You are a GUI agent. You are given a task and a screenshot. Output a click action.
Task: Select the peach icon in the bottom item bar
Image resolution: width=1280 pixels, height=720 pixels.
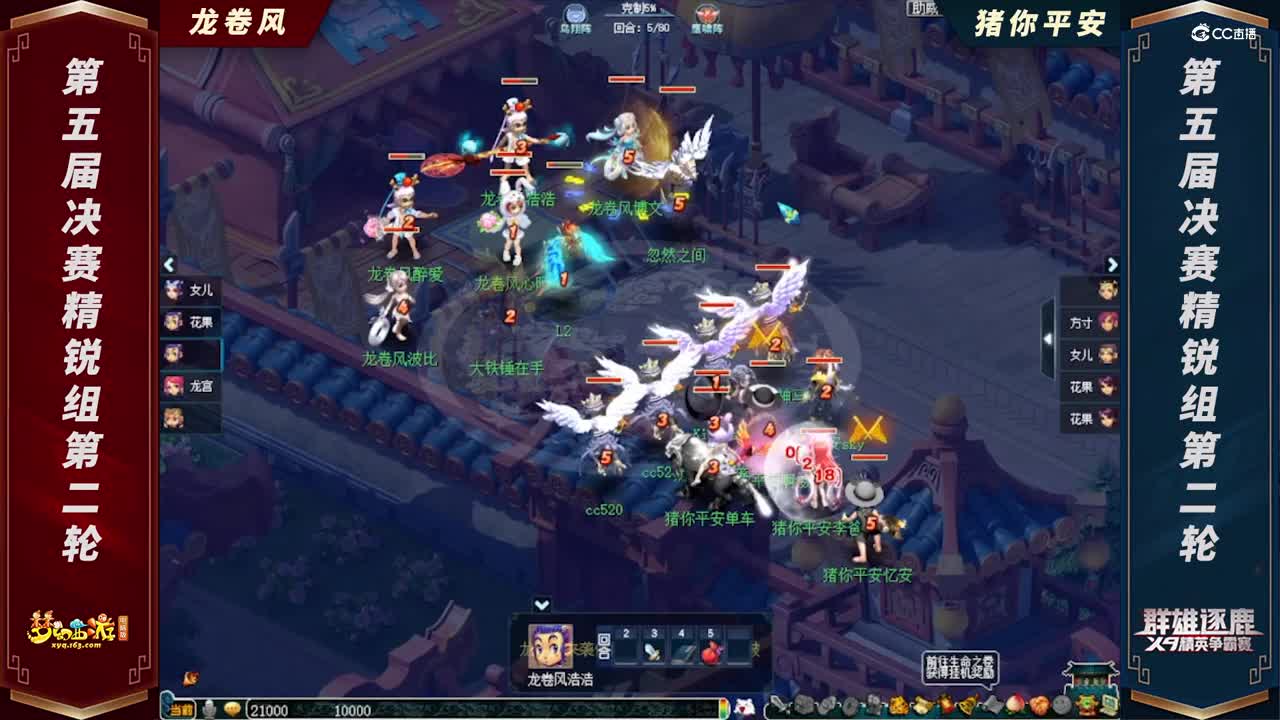(1015, 703)
